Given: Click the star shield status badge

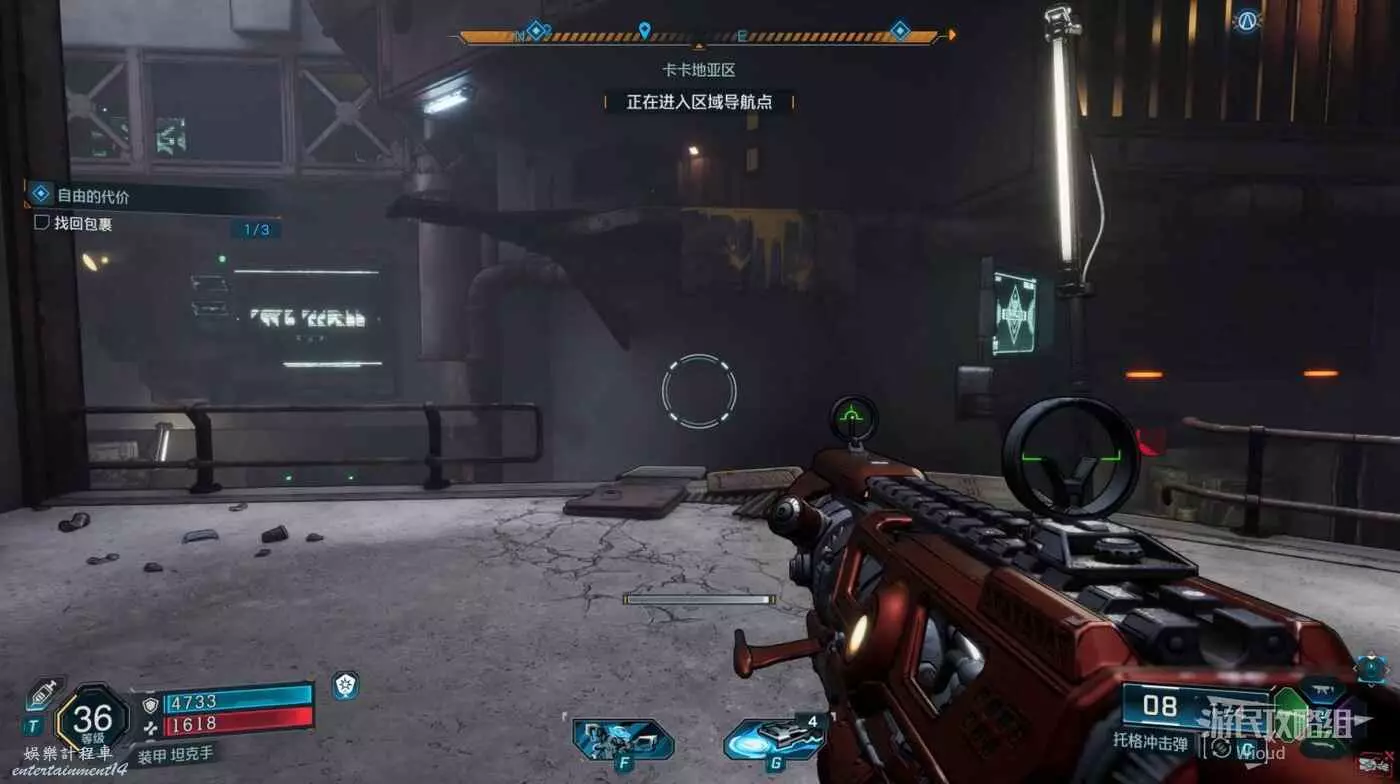Looking at the screenshot, I should [345, 686].
